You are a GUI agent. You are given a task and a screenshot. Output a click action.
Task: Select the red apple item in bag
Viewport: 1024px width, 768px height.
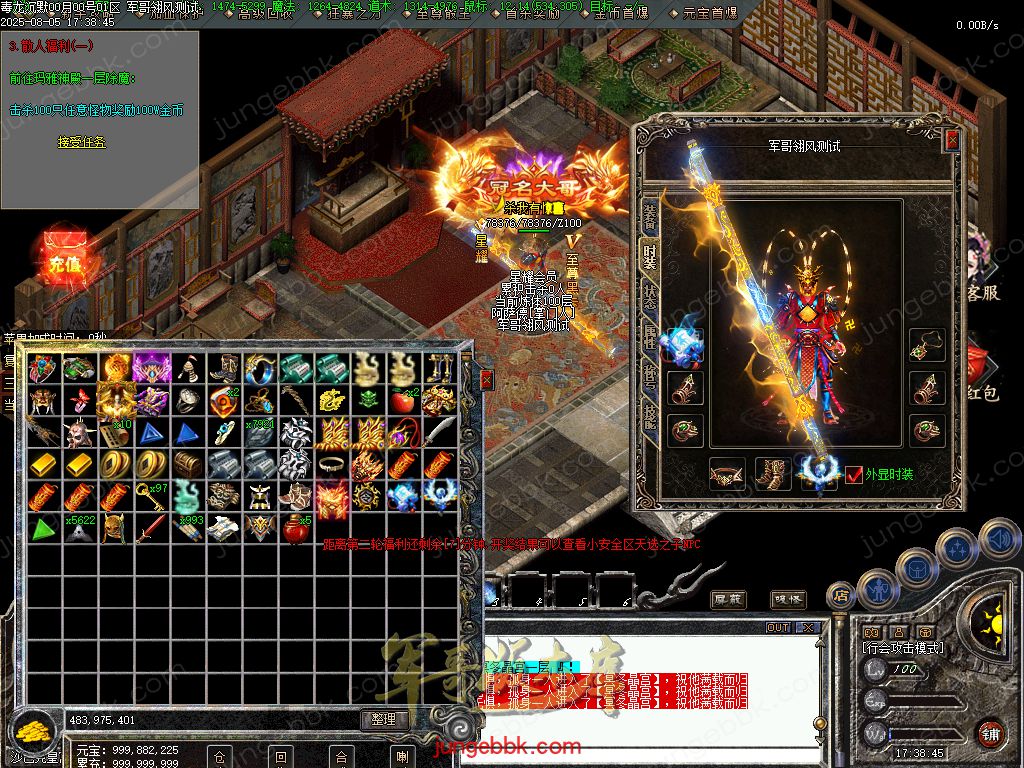click(403, 400)
